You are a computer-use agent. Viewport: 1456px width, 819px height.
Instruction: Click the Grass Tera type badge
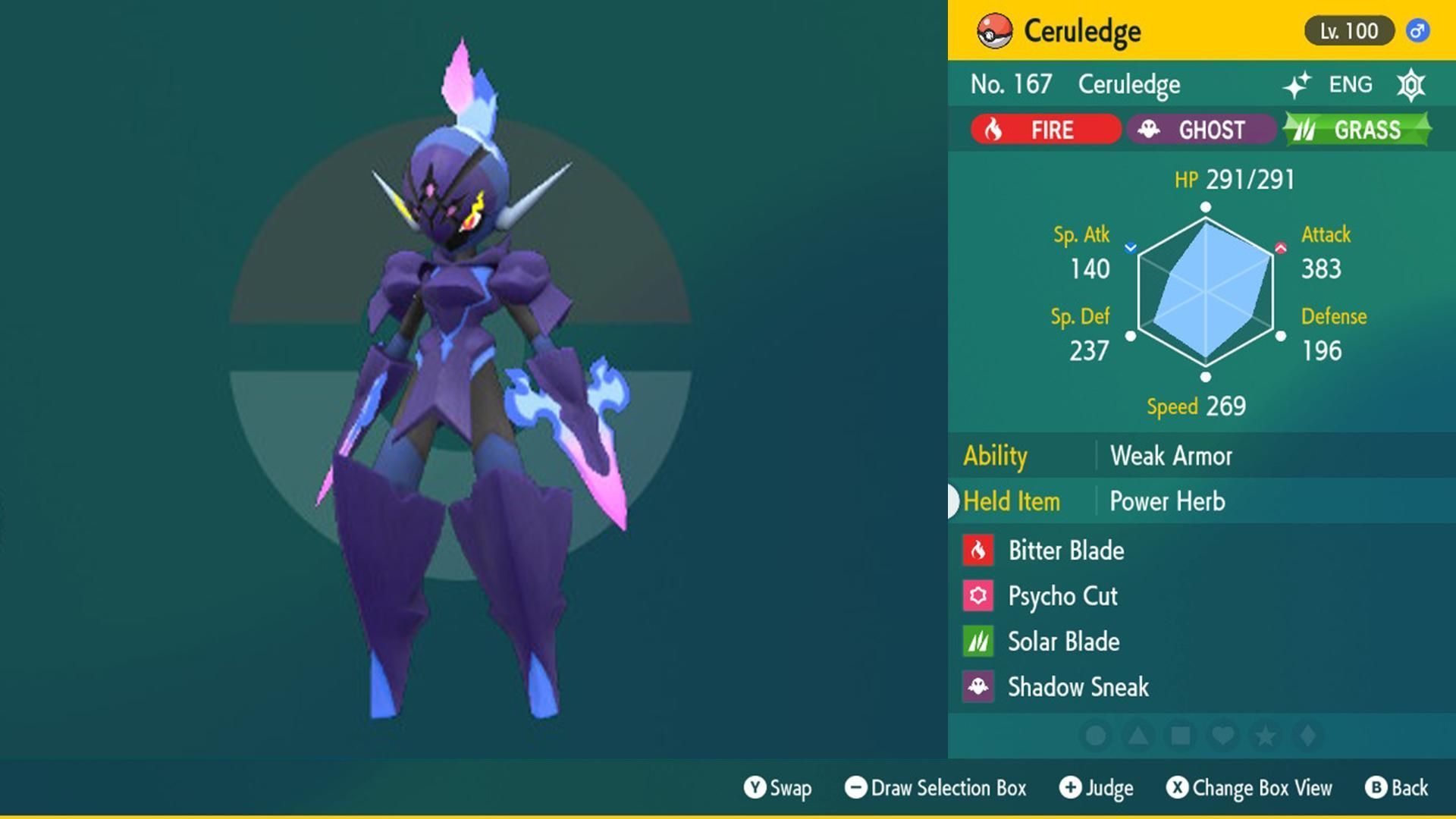[x=1357, y=130]
